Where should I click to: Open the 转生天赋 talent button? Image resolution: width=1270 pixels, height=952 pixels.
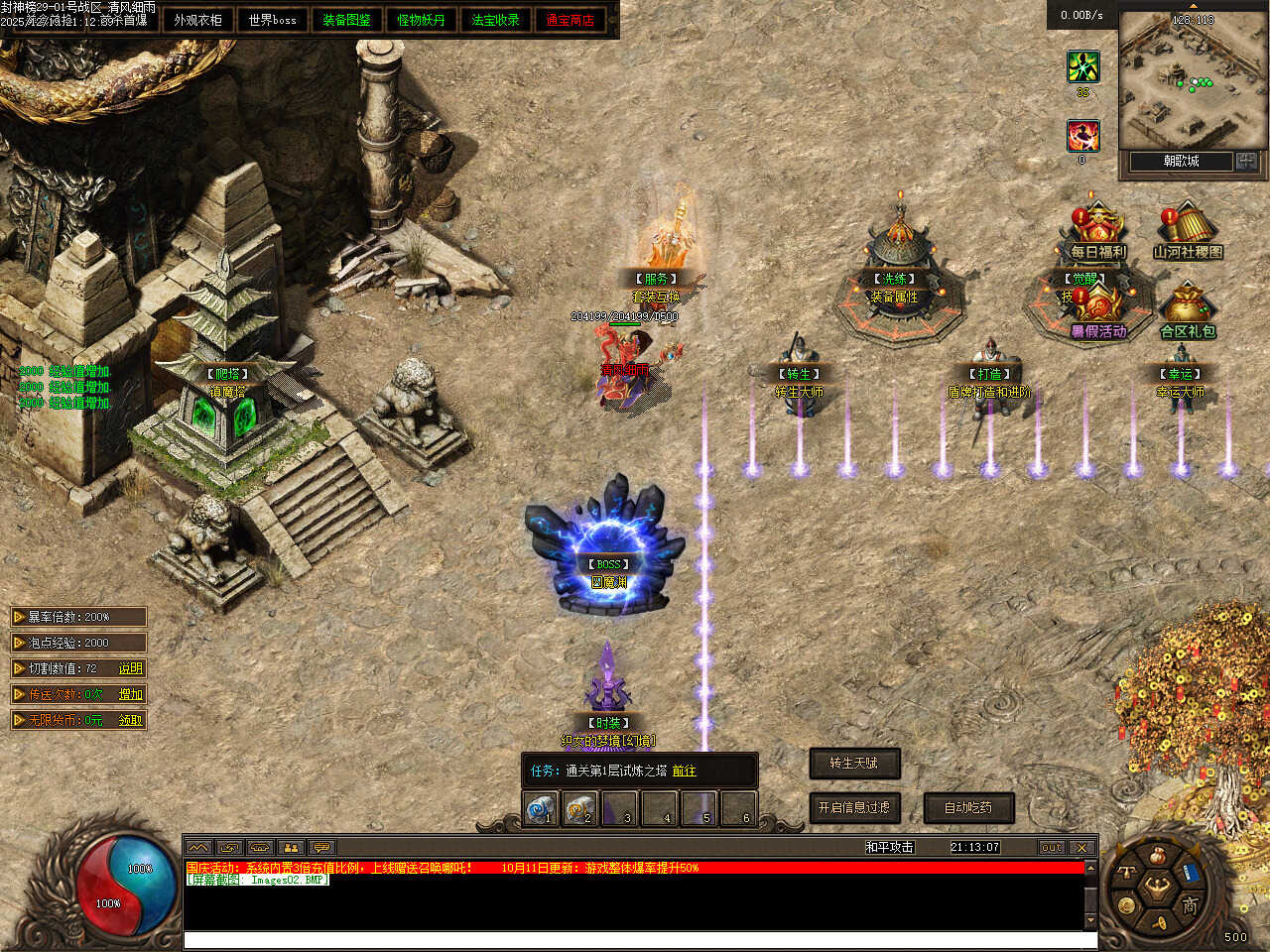854,763
